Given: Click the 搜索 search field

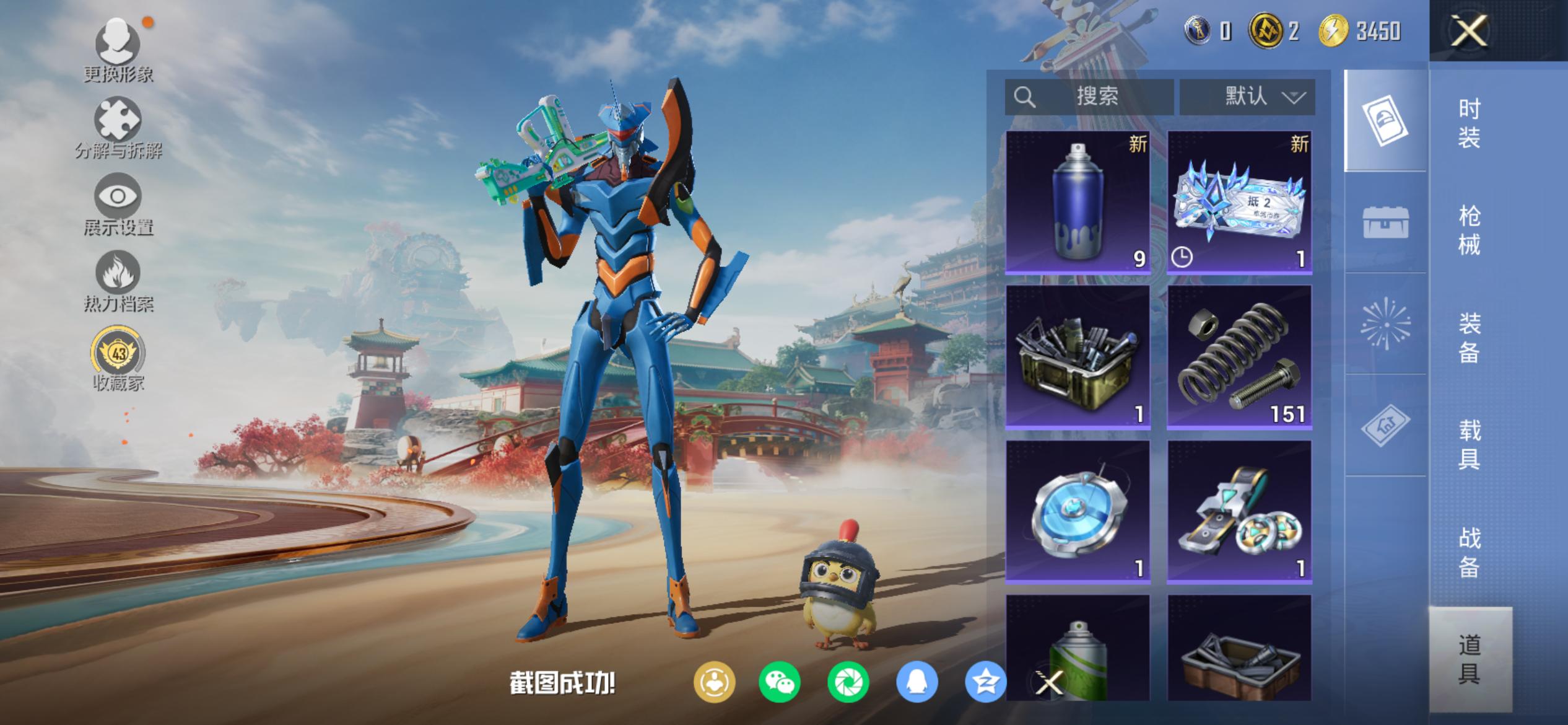Looking at the screenshot, I should point(1090,97).
